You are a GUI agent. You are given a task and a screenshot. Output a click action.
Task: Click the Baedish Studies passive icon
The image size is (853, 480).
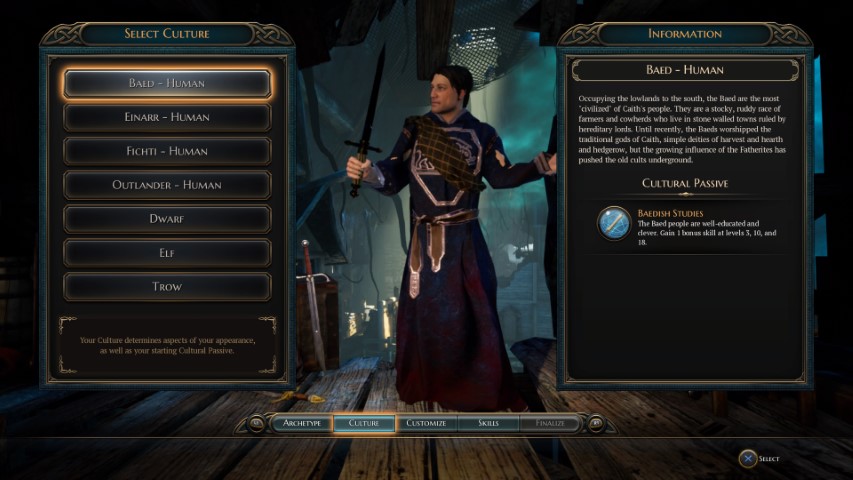pos(613,223)
